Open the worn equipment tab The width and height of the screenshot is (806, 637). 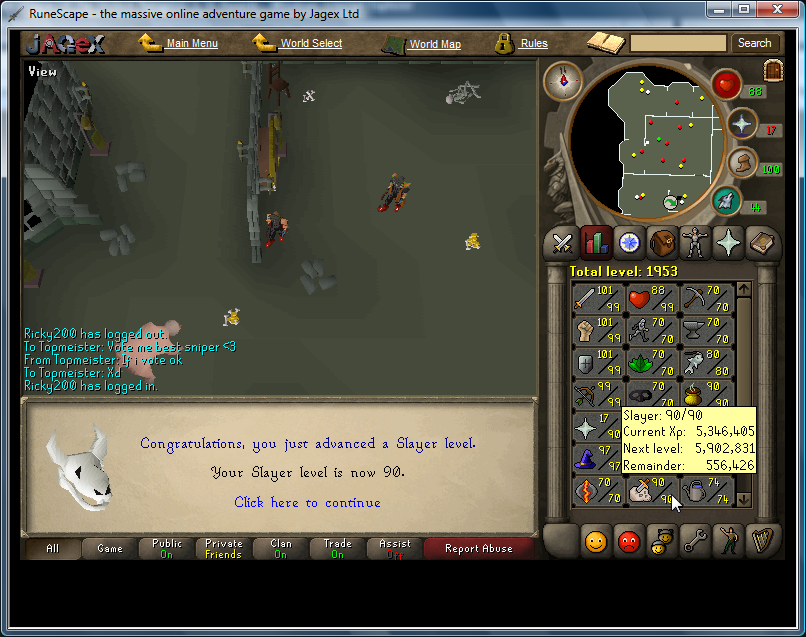click(x=695, y=243)
